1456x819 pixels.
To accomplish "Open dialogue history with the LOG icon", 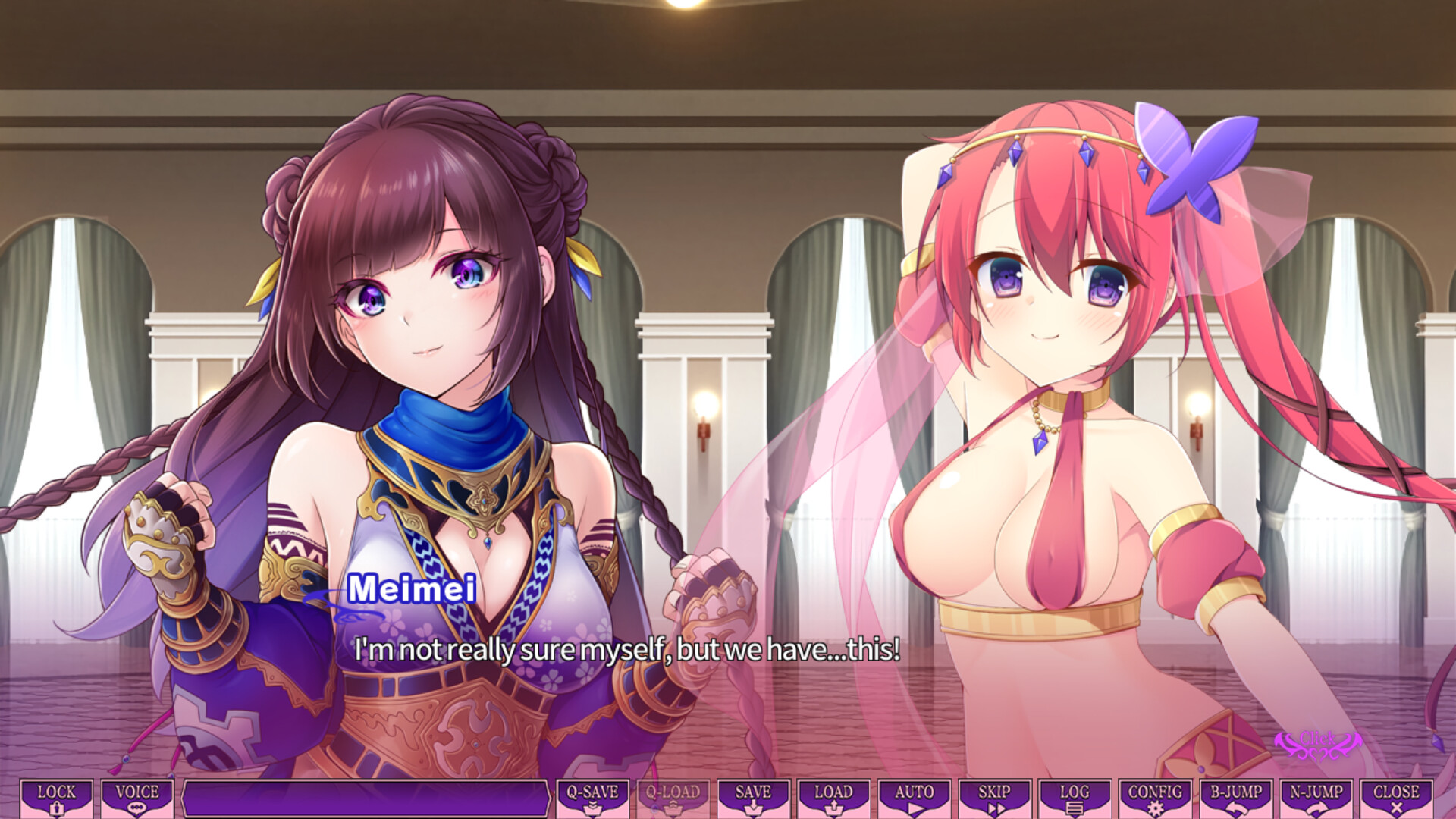I will click(1075, 798).
